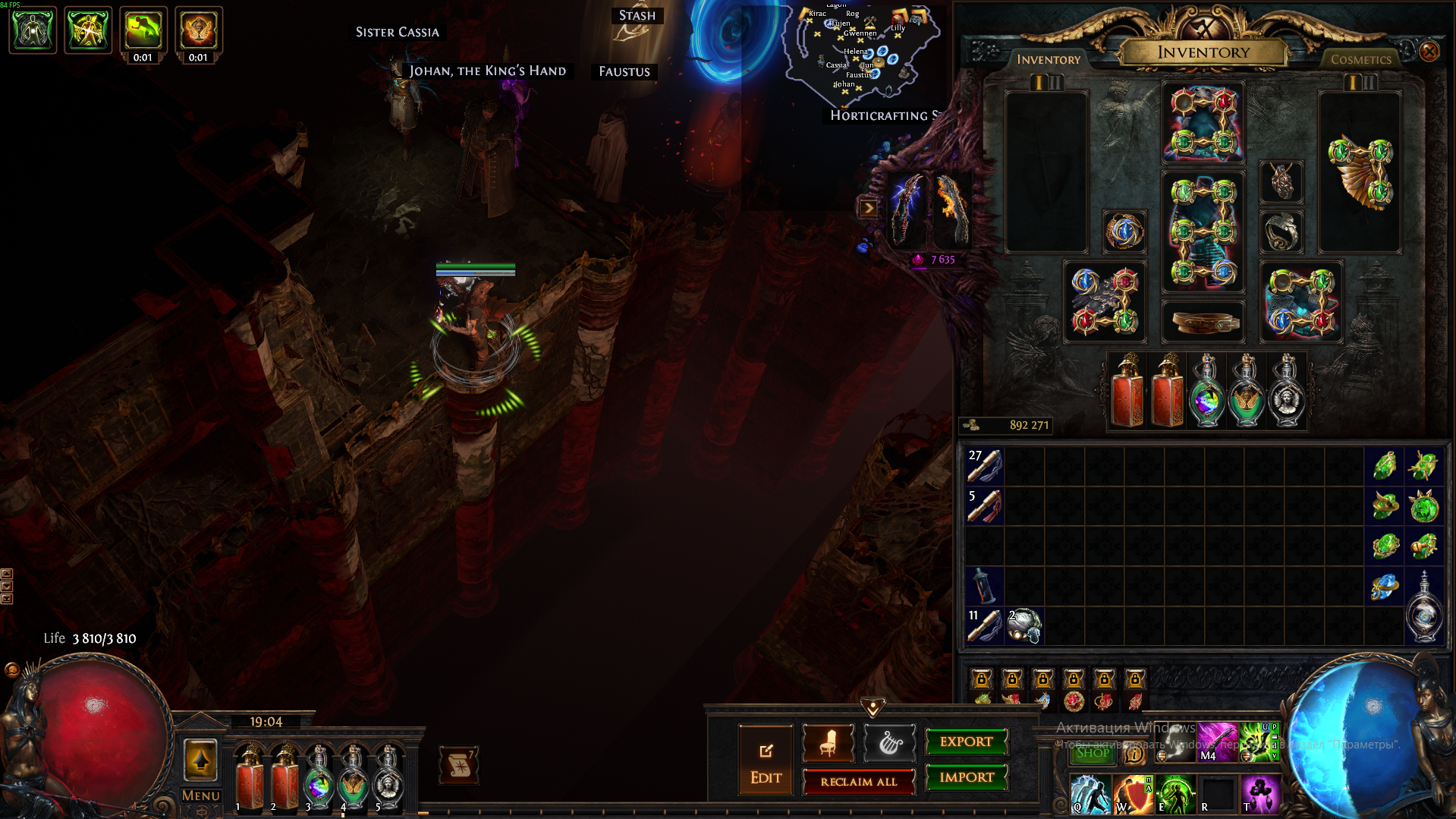Close the inventory panel
The height and width of the screenshot is (819, 1456).
(x=1429, y=52)
